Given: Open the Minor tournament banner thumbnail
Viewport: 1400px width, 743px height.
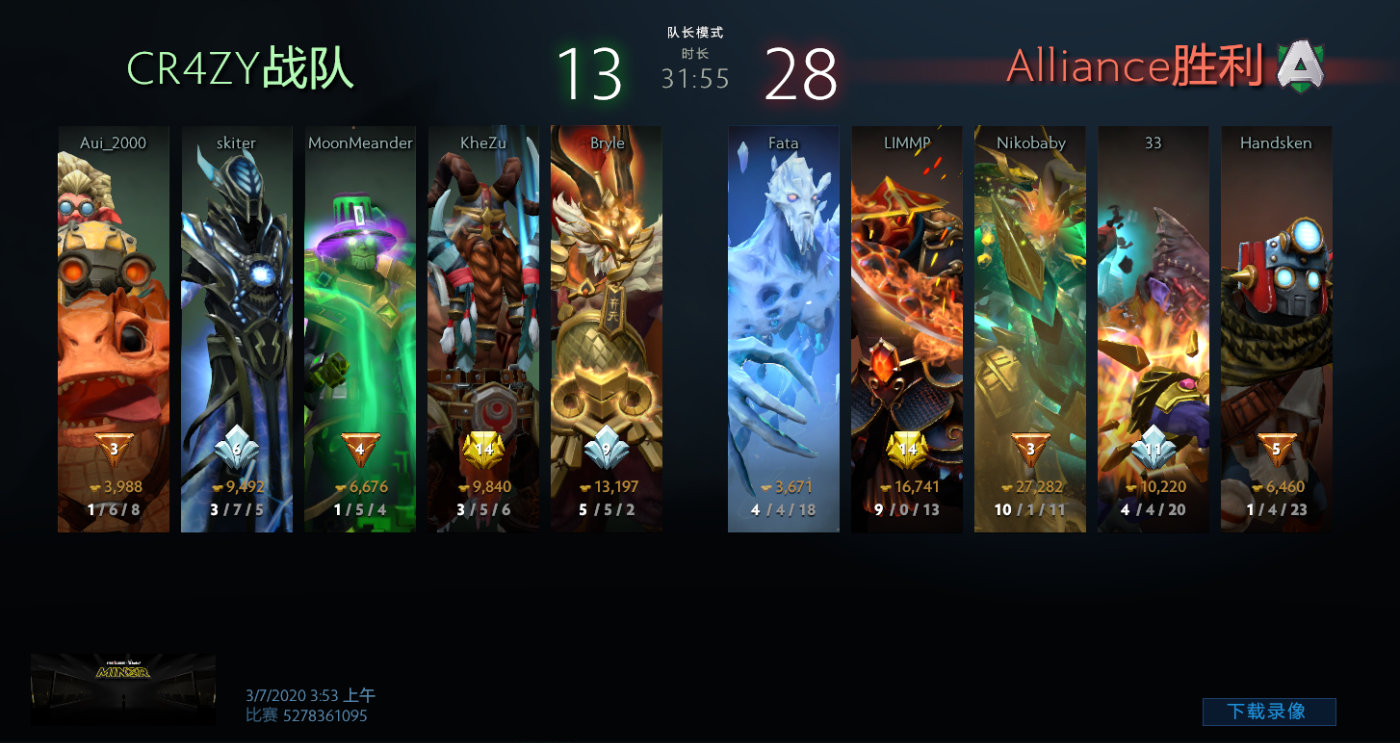Looking at the screenshot, I should pos(123,689).
